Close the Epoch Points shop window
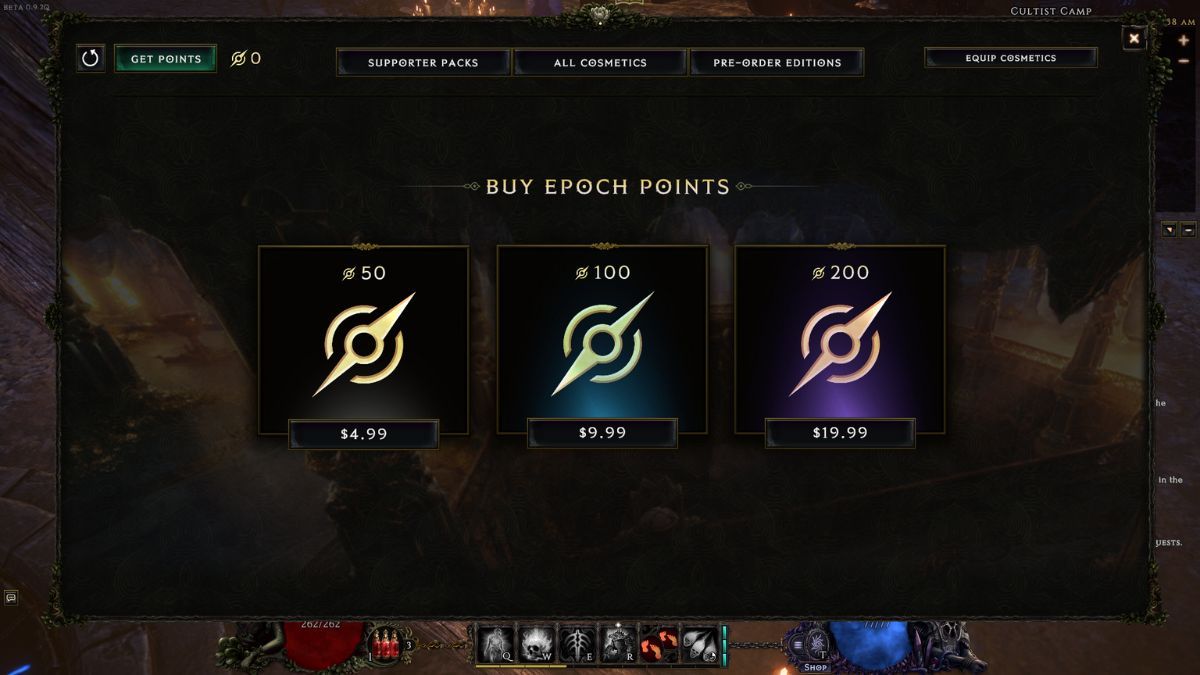The image size is (1200, 675). (x=1134, y=39)
